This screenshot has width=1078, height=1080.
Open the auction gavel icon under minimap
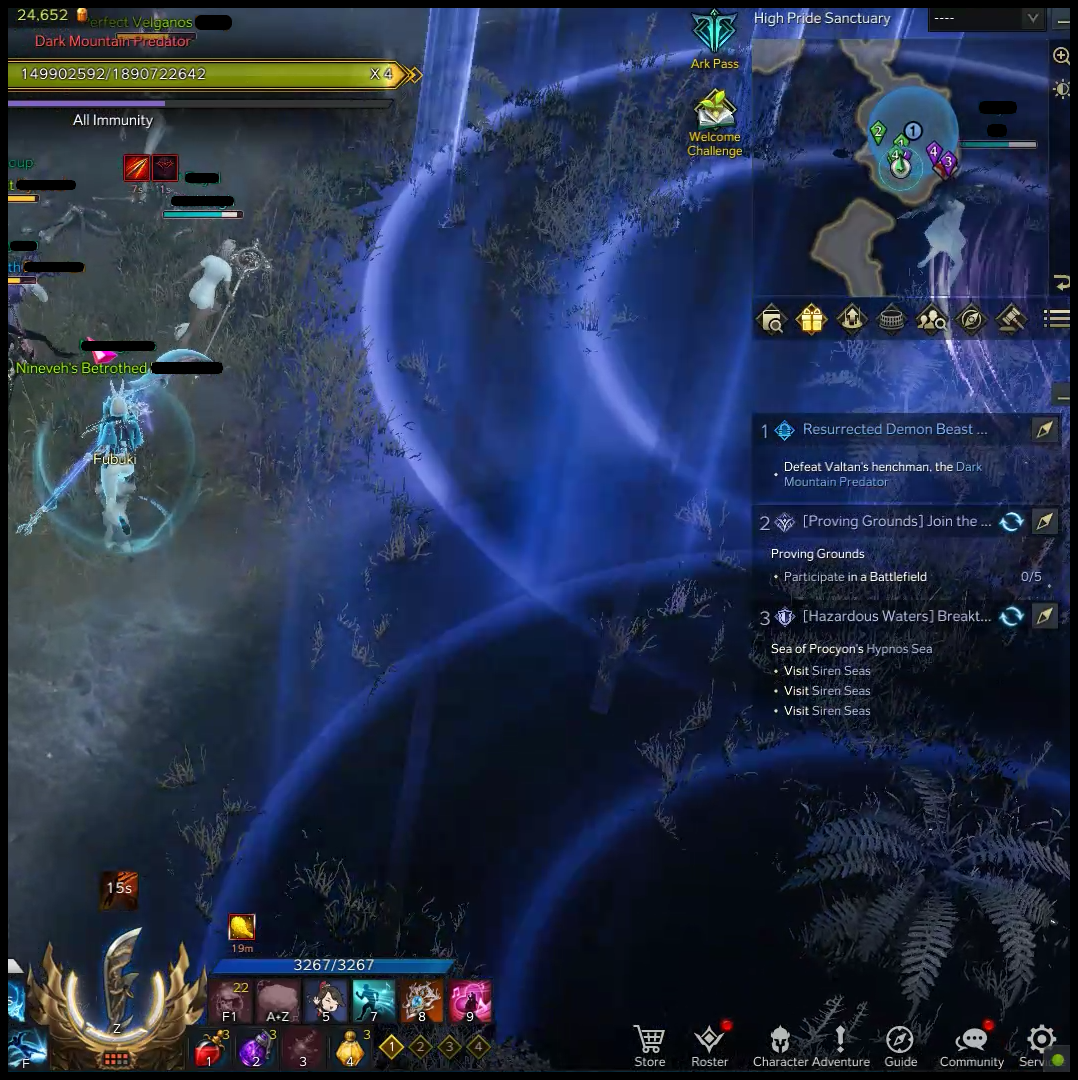1011,319
